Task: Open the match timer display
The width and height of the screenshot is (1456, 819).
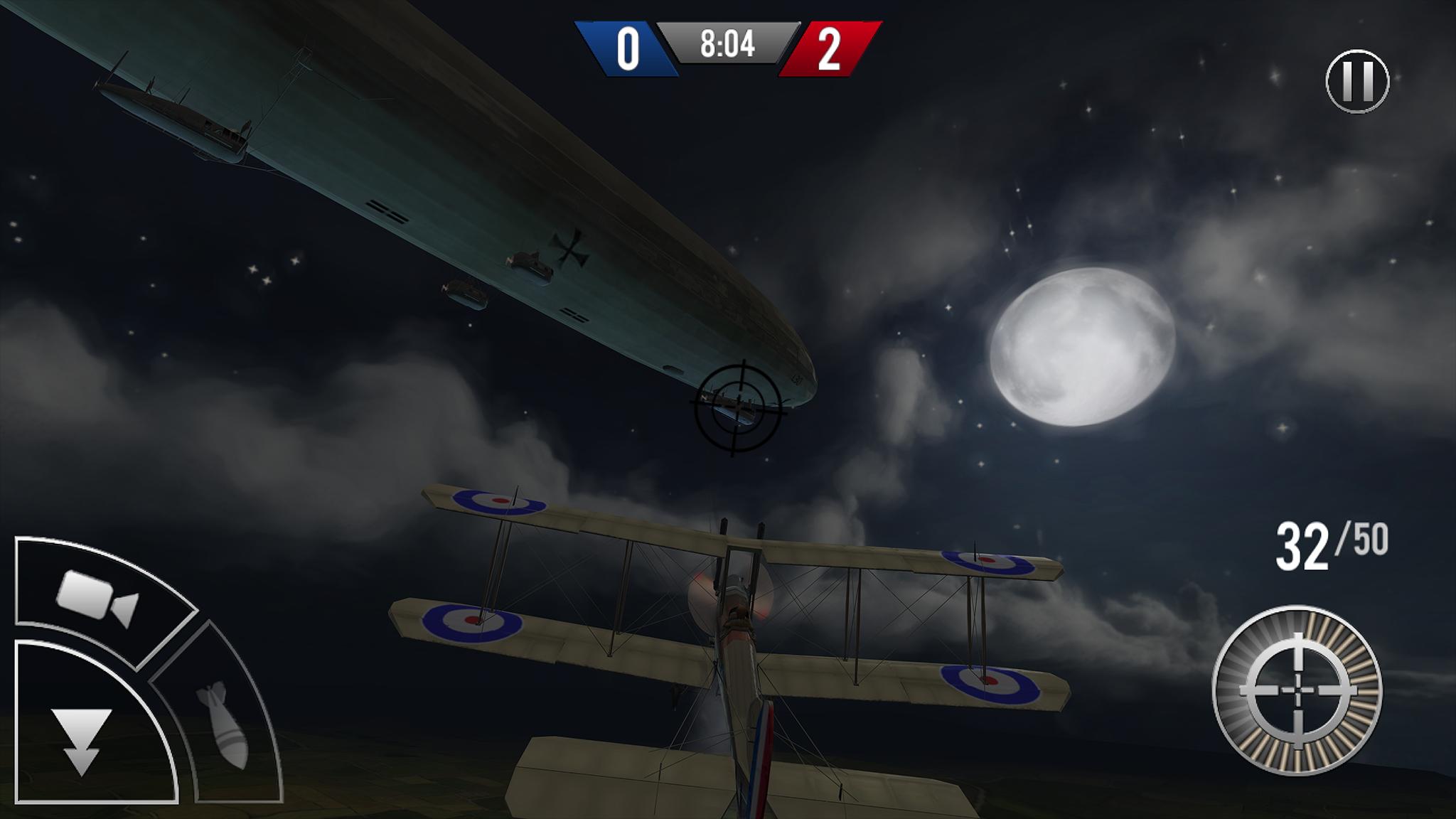Action: pyautogui.click(x=727, y=44)
